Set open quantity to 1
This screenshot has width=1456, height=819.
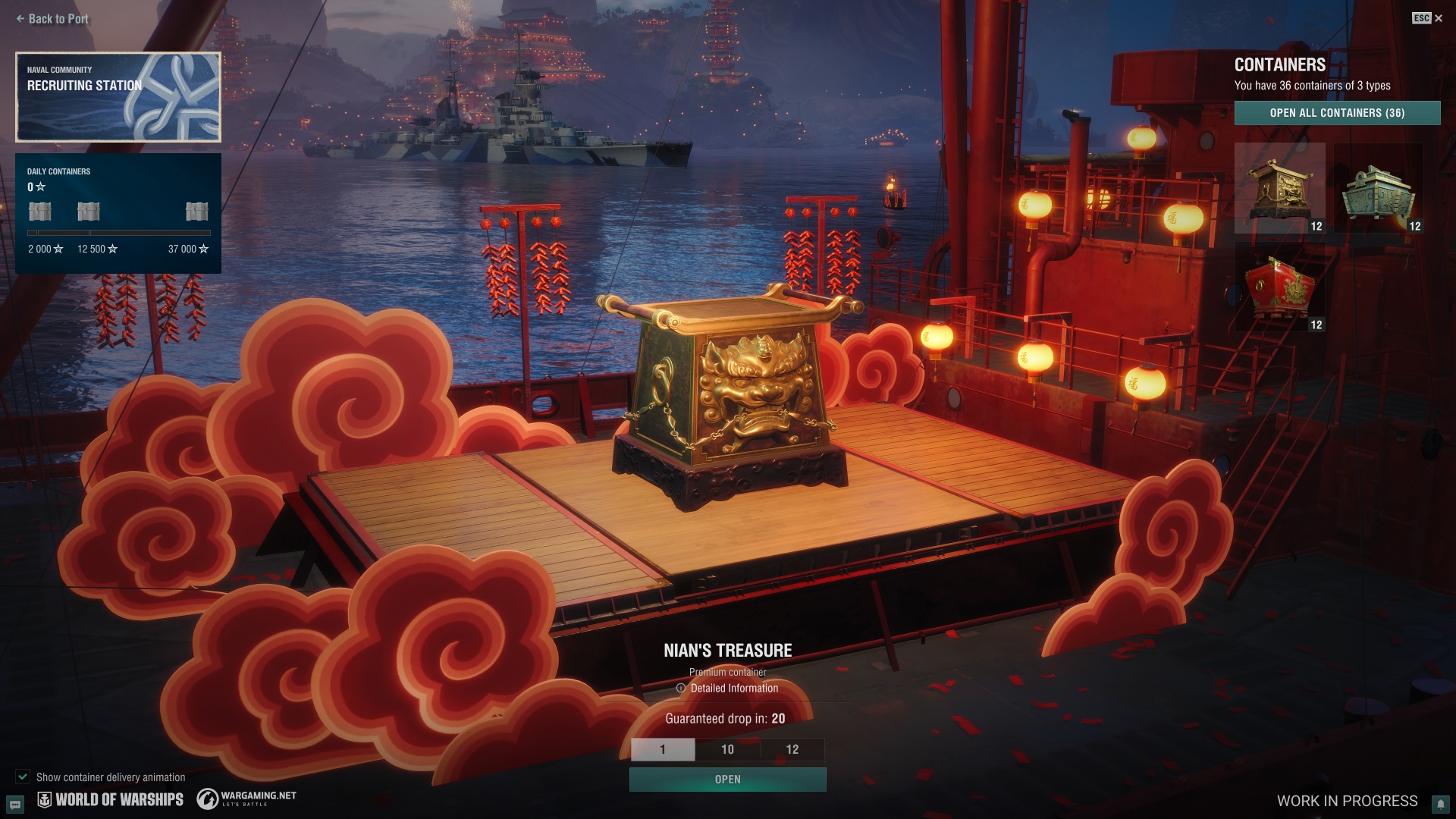(662, 749)
